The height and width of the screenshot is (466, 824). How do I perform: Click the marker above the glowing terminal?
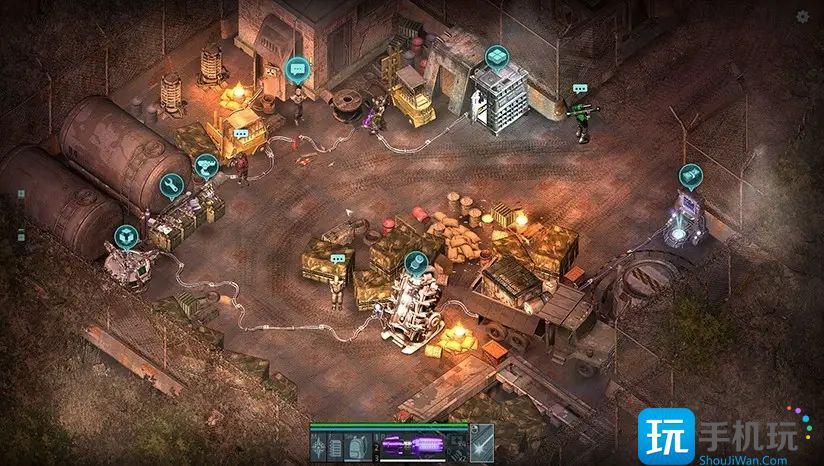(690, 176)
